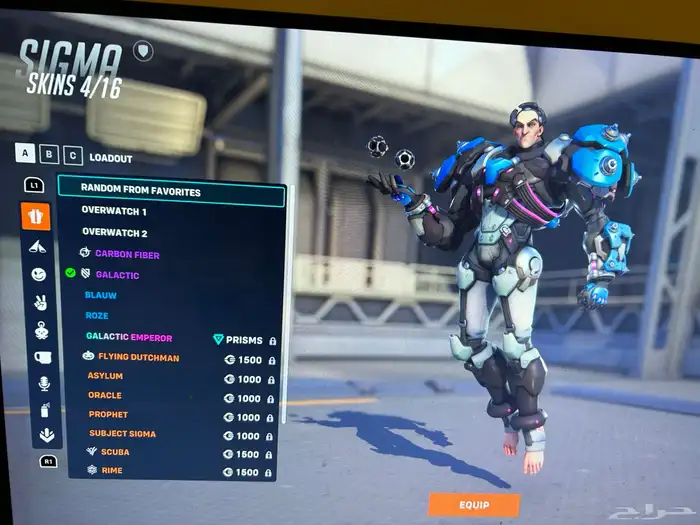Preview the Rime skin
Screen dimensions: 700x525
tap(112, 471)
